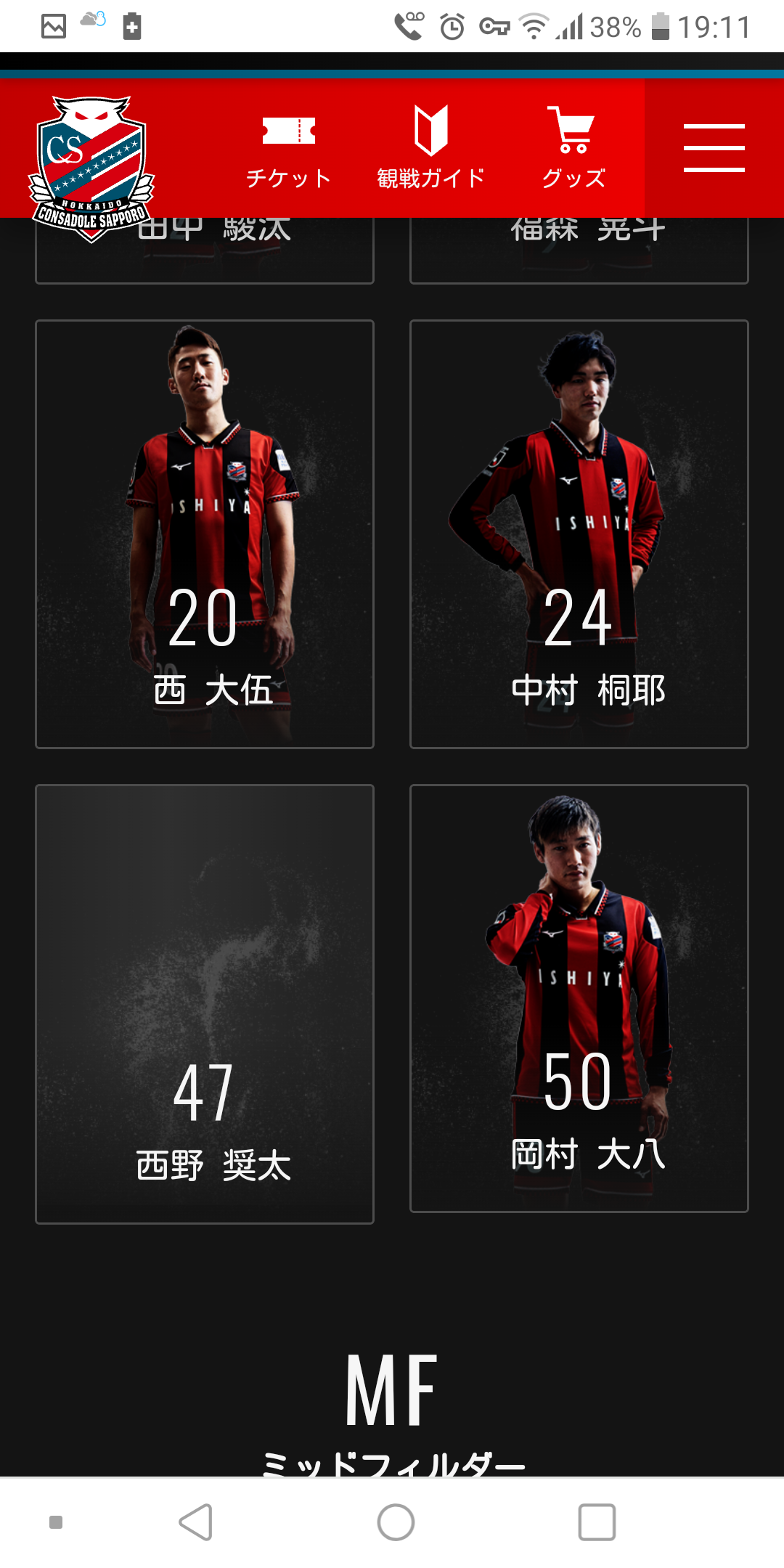The image size is (784, 1568).
Task: Tap the Android back button
Action: pyautogui.click(x=196, y=1522)
